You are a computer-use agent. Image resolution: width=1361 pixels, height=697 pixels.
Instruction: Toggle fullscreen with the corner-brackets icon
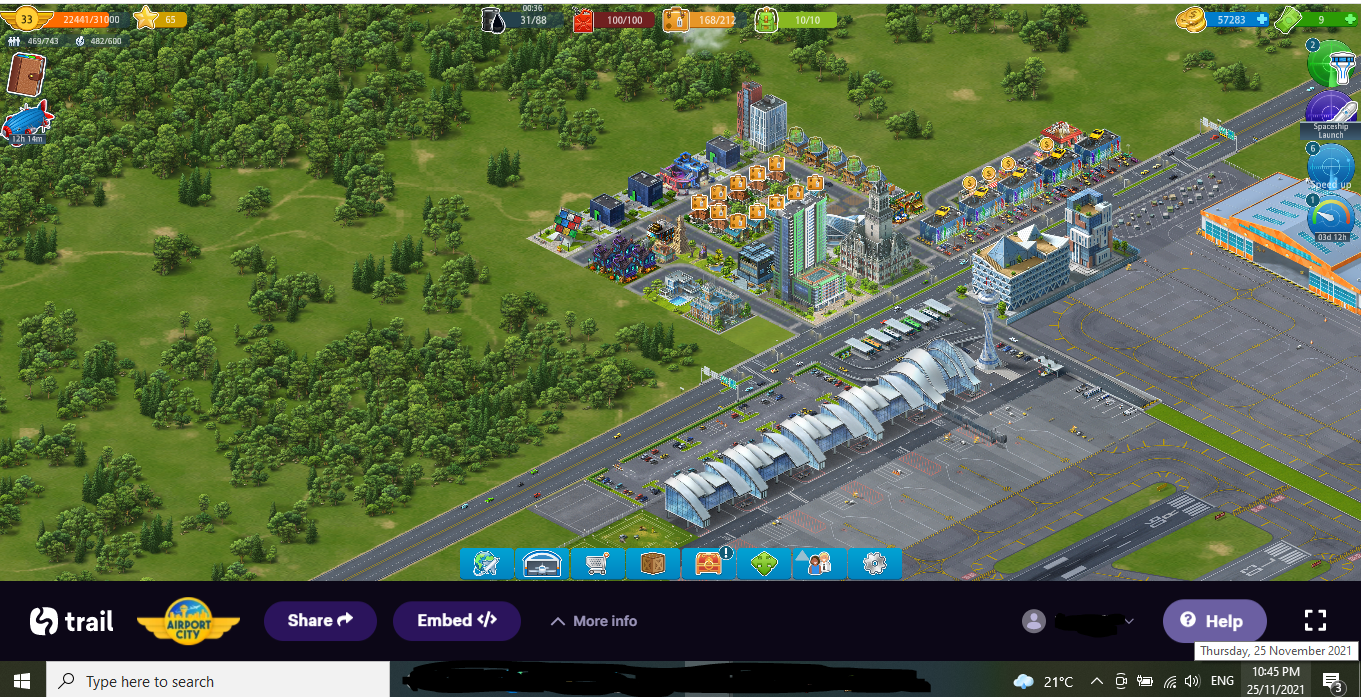[x=1315, y=620]
